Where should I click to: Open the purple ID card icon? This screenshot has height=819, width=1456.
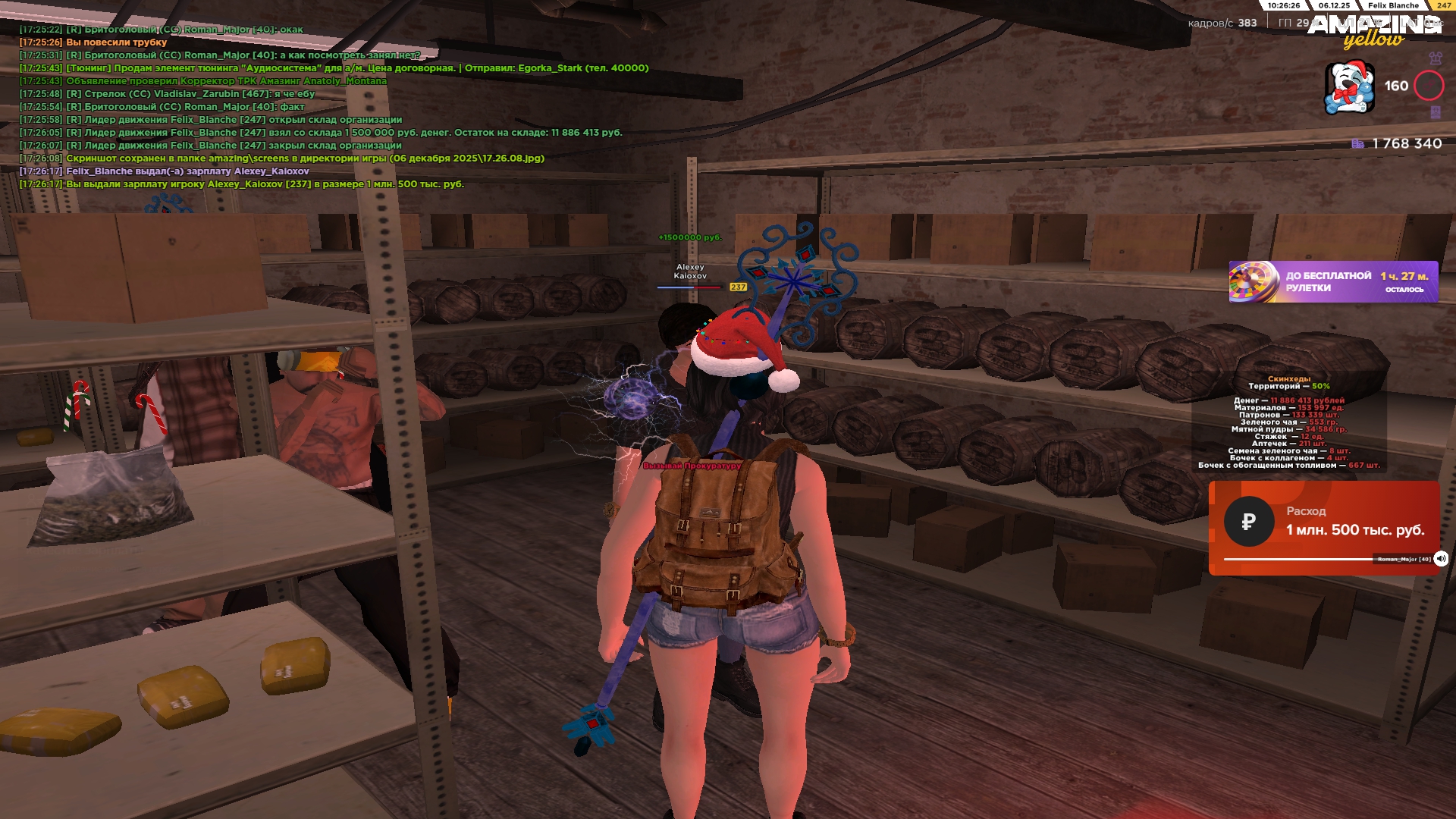pyautogui.click(x=1435, y=112)
